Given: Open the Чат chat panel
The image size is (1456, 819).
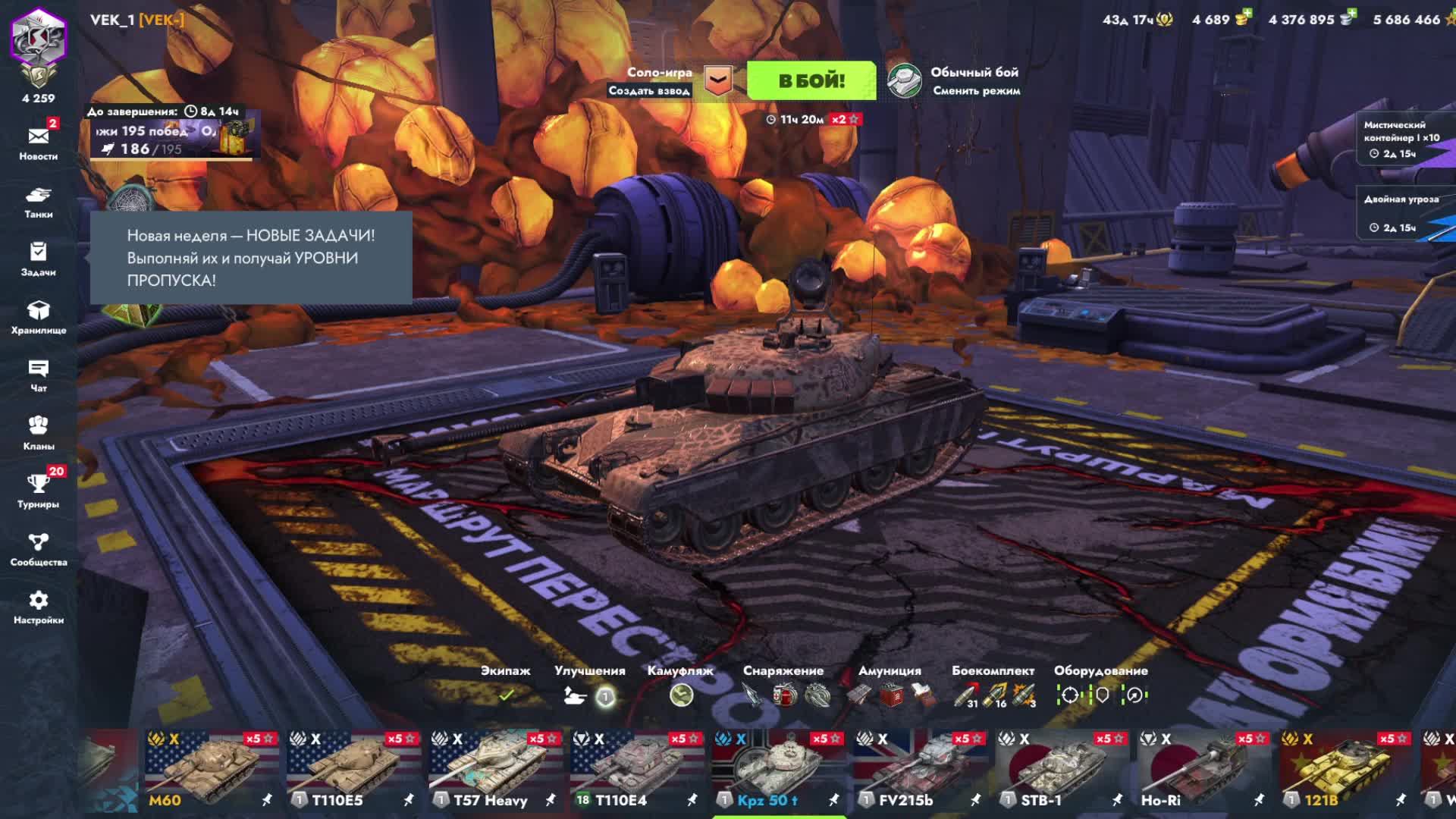Looking at the screenshot, I should click(x=39, y=375).
